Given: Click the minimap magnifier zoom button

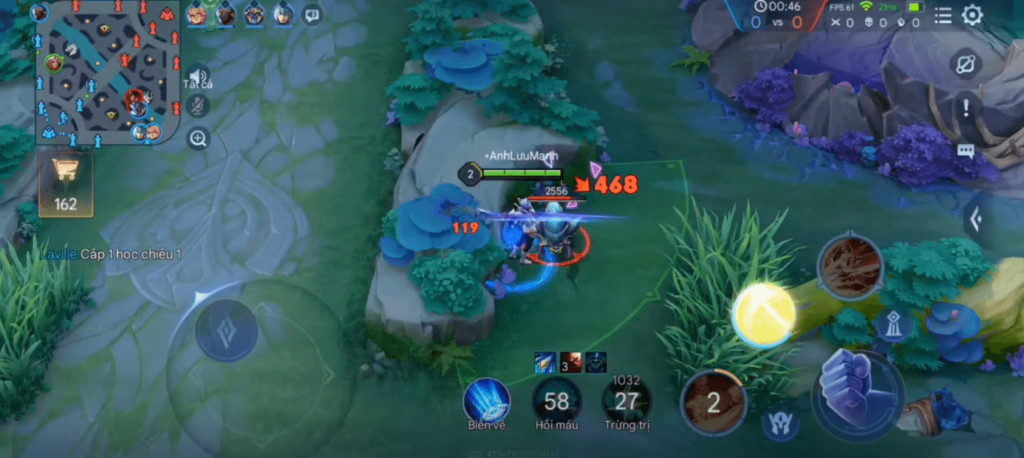Looking at the screenshot, I should click(198, 138).
